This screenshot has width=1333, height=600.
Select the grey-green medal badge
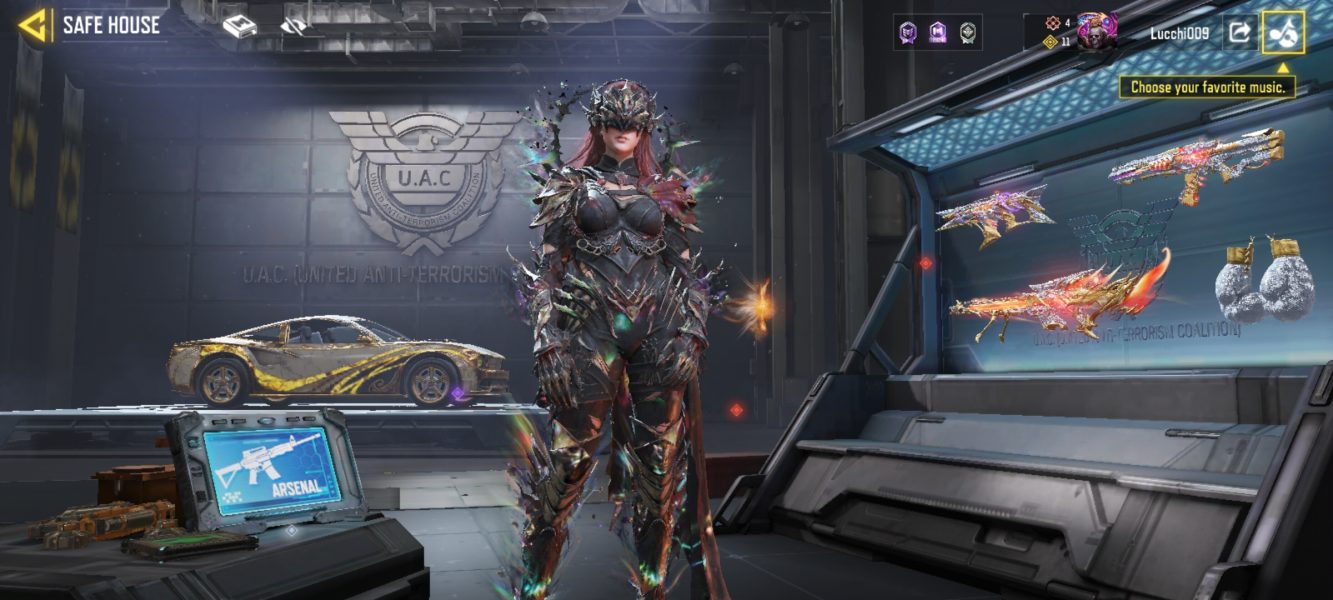coord(967,33)
